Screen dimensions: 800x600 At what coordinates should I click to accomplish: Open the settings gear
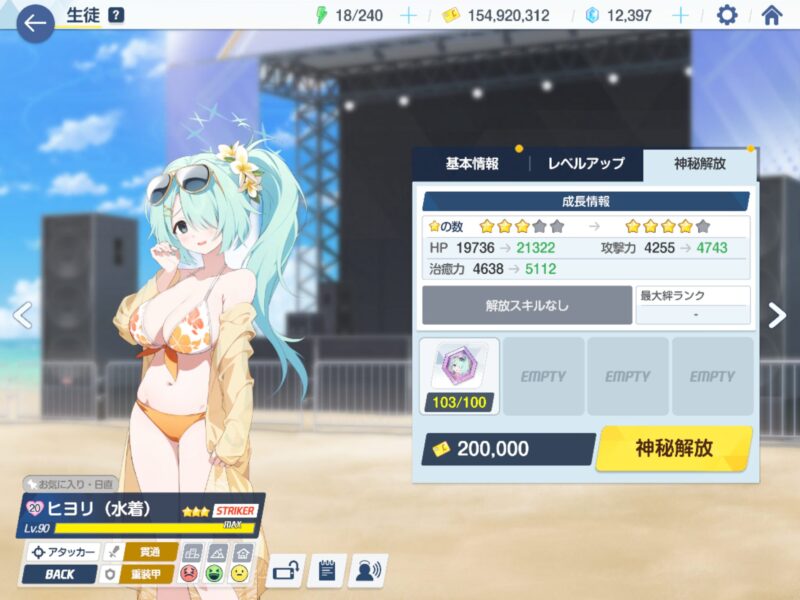pyautogui.click(x=727, y=15)
